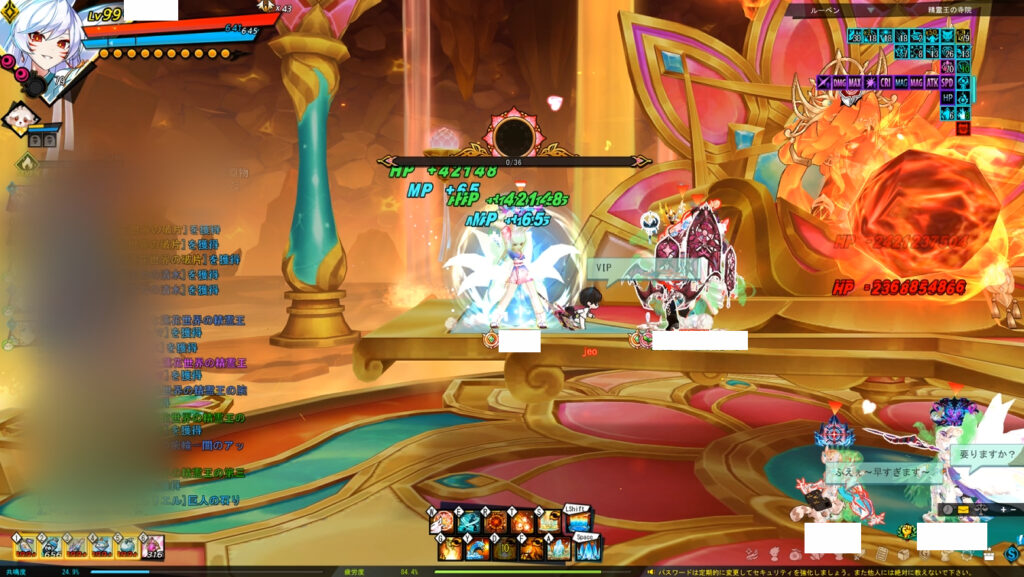
Task: Use the pink potion in quick slot 6
Action: 153,546
